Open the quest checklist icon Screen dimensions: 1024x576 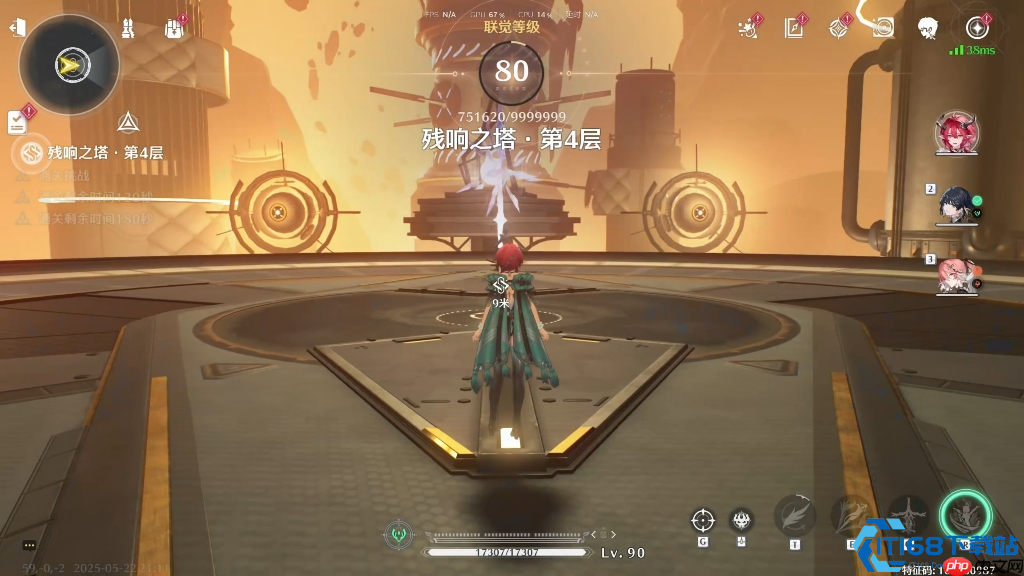coord(18,122)
